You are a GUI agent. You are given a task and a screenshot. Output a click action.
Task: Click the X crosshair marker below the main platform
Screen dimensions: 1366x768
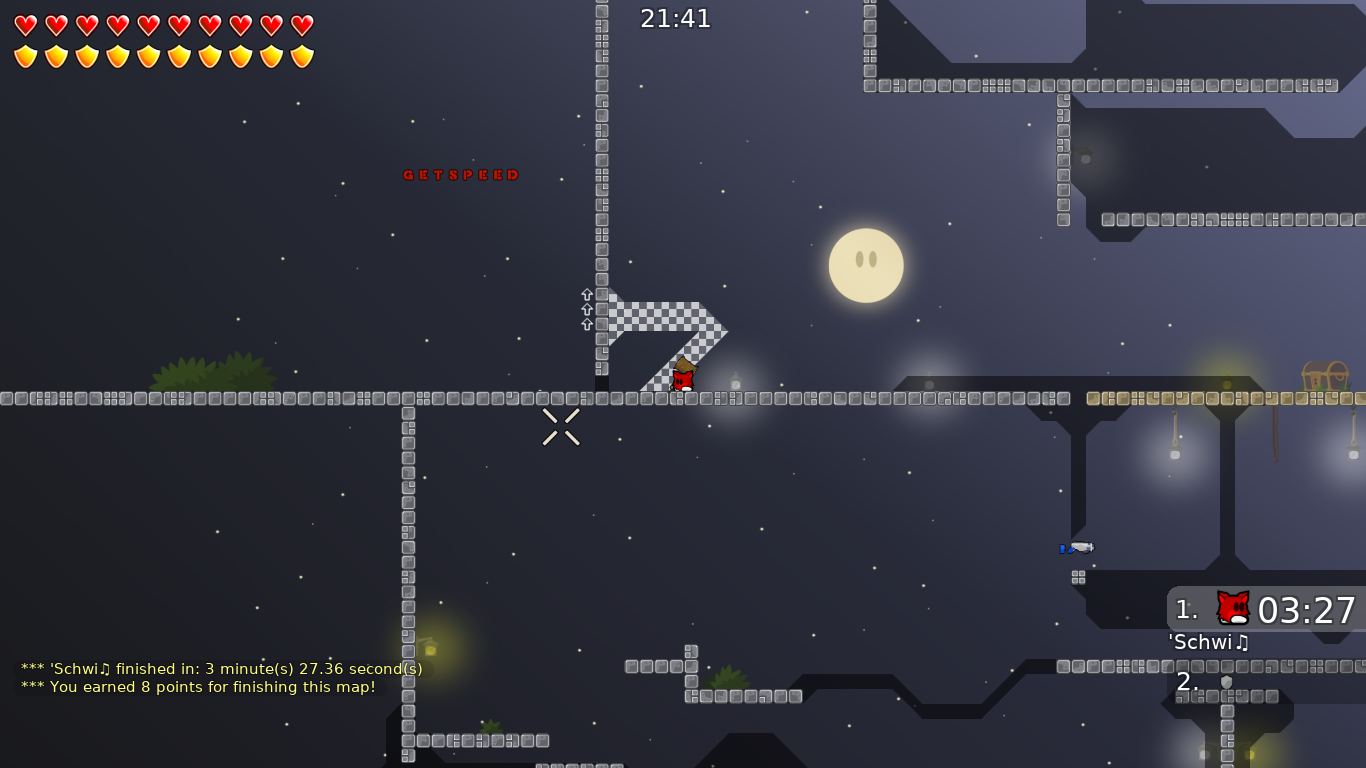click(x=560, y=427)
